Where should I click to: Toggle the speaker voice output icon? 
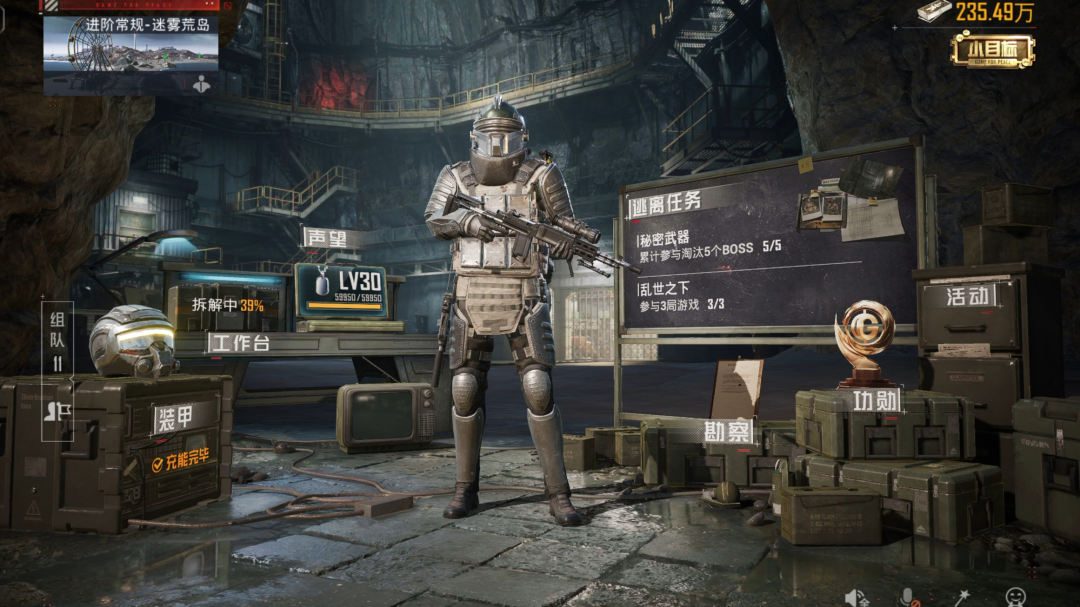(x=856, y=596)
